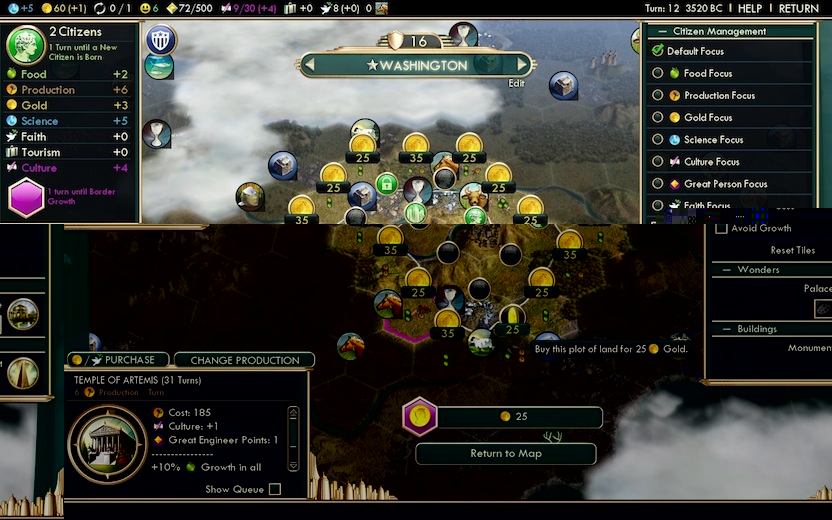Viewport: 832px width, 520px height.
Task: Toggle the Show Queue checkbox
Action: click(x=275, y=489)
